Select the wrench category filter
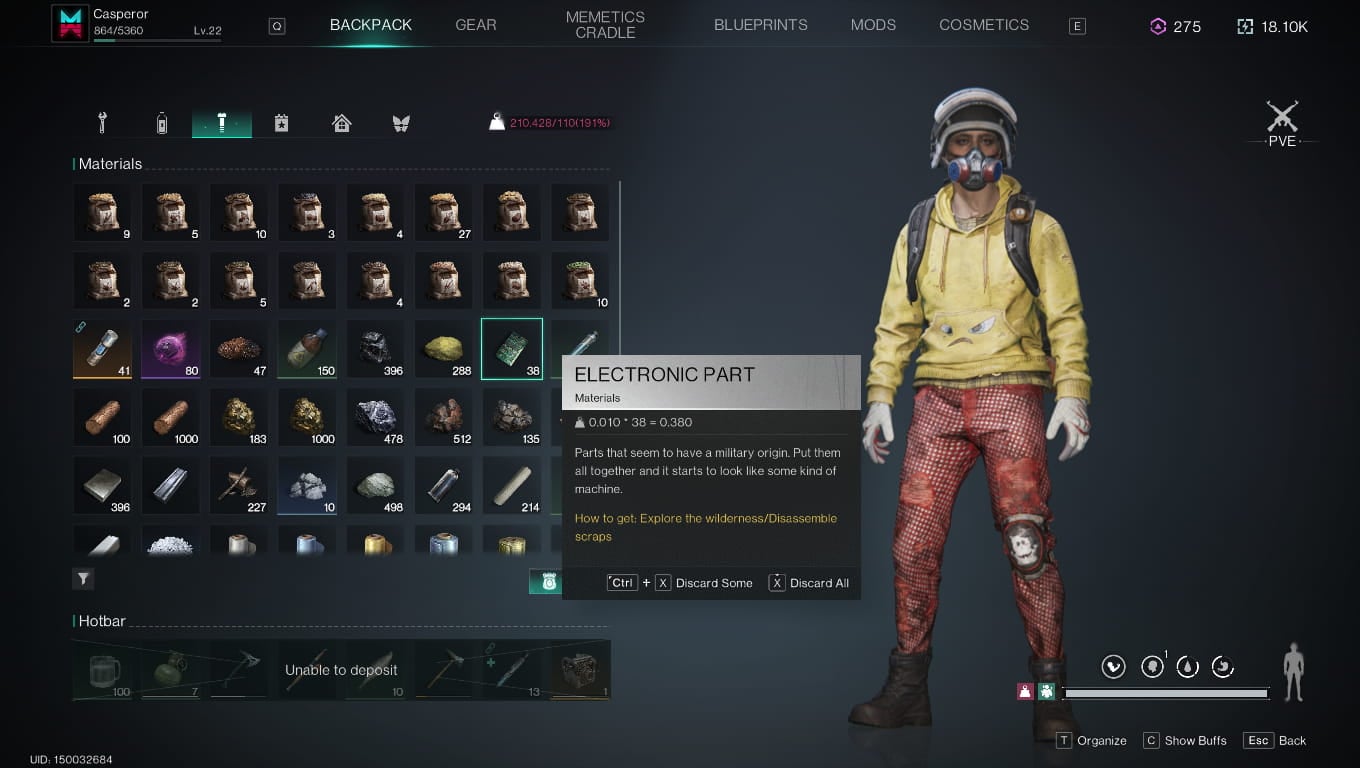The height and width of the screenshot is (768, 1360). tap(102, 123)
